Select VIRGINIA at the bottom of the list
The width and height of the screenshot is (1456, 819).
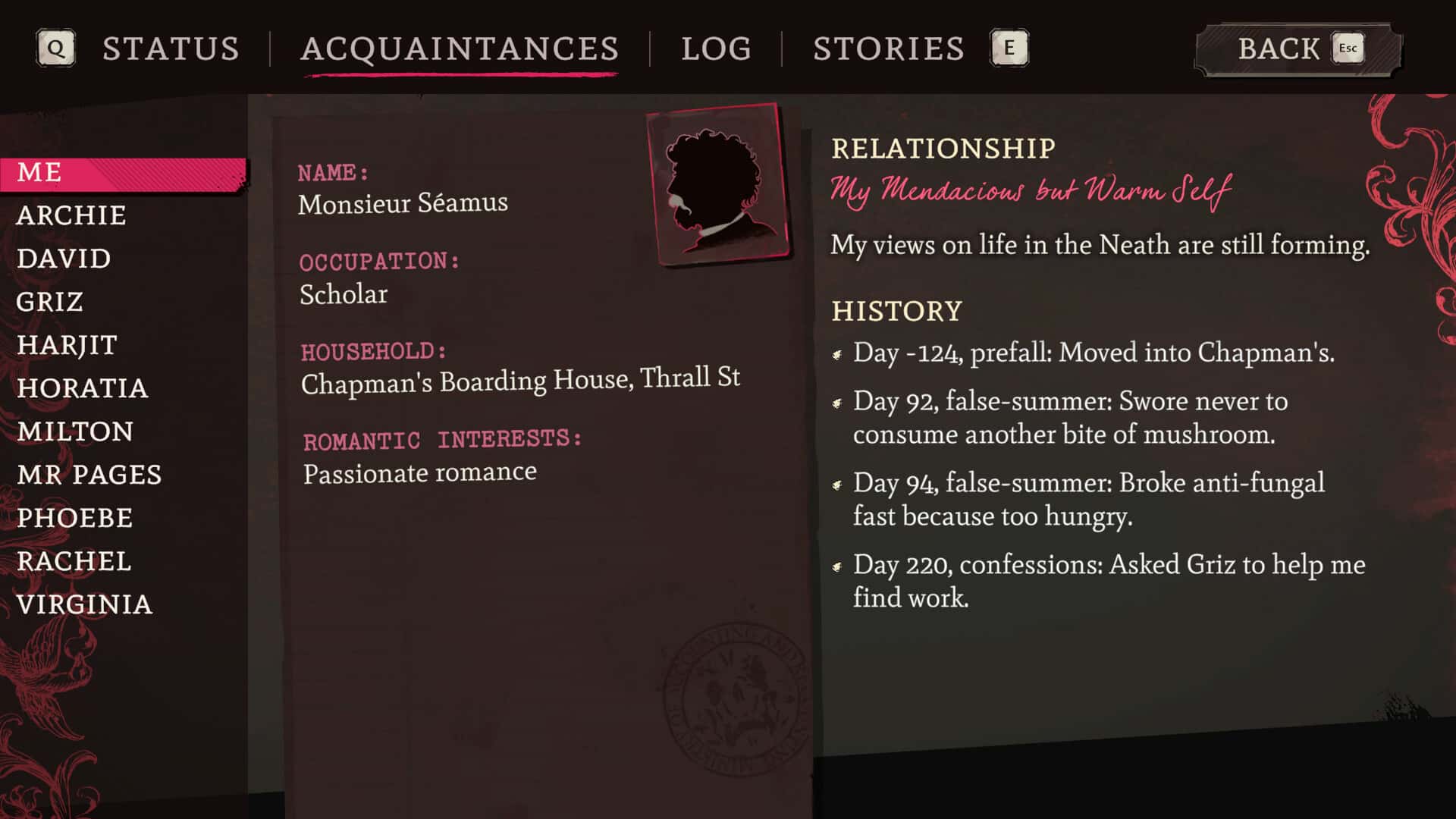coord(85,604)
